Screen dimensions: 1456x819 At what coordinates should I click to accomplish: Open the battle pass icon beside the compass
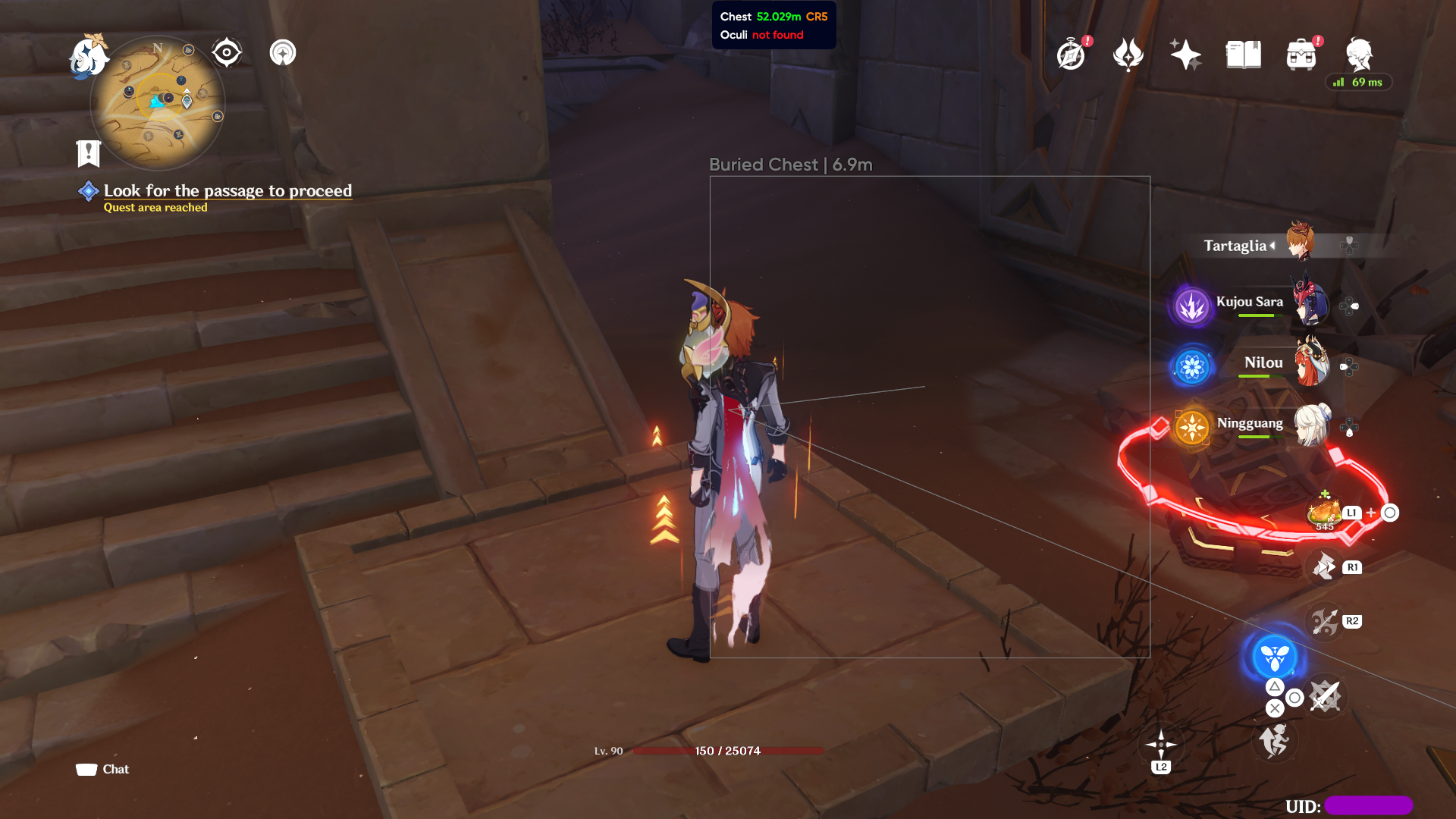1128,55
